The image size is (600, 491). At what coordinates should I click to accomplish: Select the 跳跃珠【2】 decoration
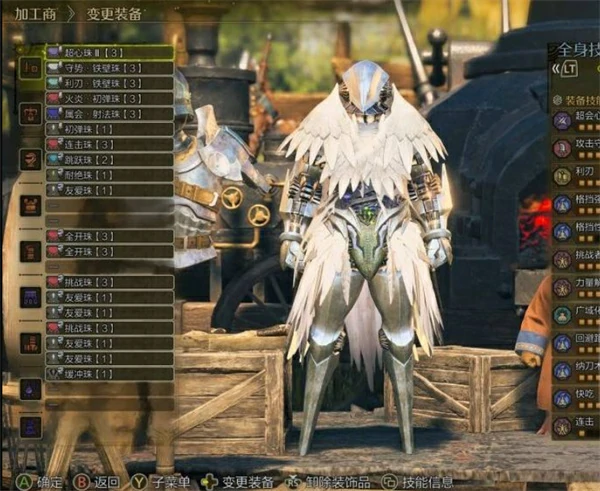tap(108, 160)
